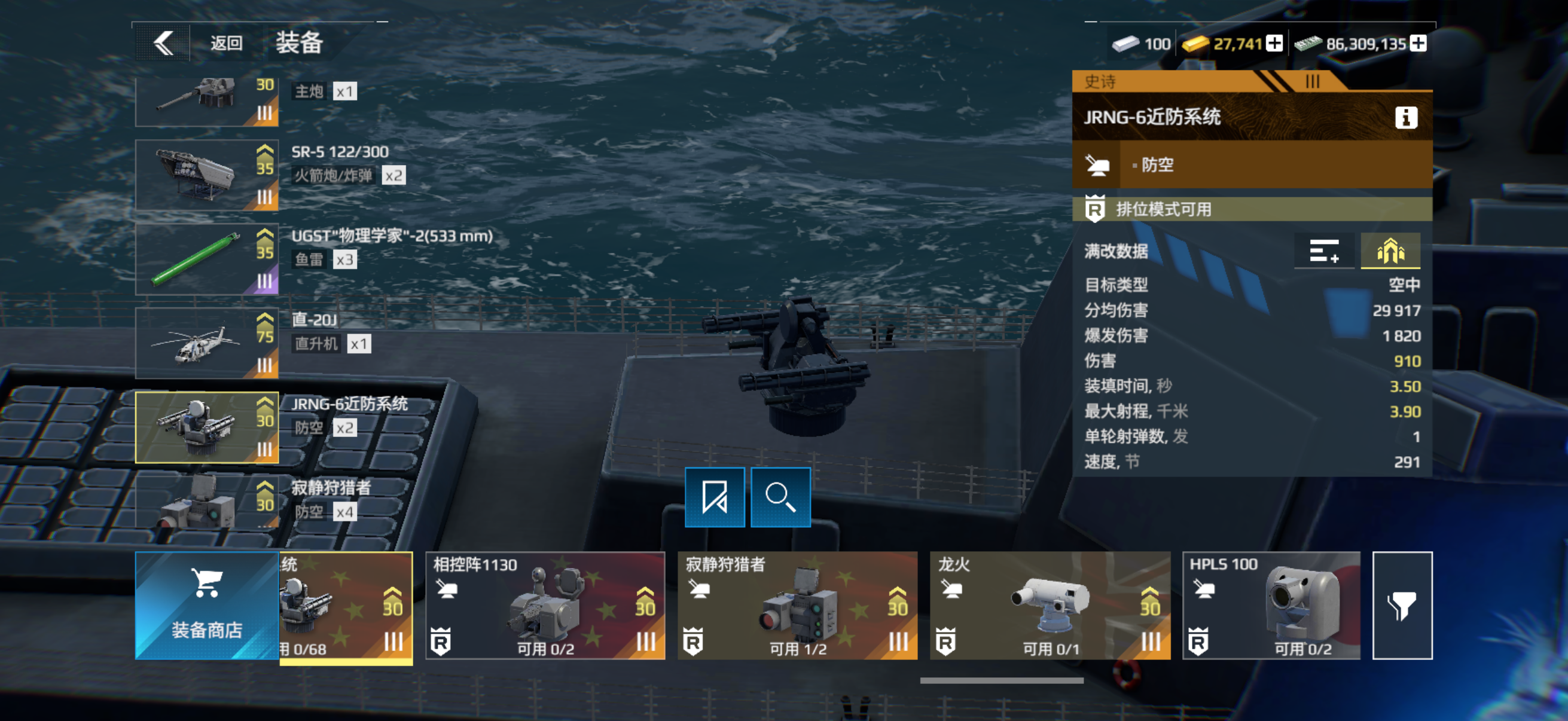Pick the 寂静狩猎者 card in bottom row
This screenshot has width=1568, height=721.
[797, 606]
